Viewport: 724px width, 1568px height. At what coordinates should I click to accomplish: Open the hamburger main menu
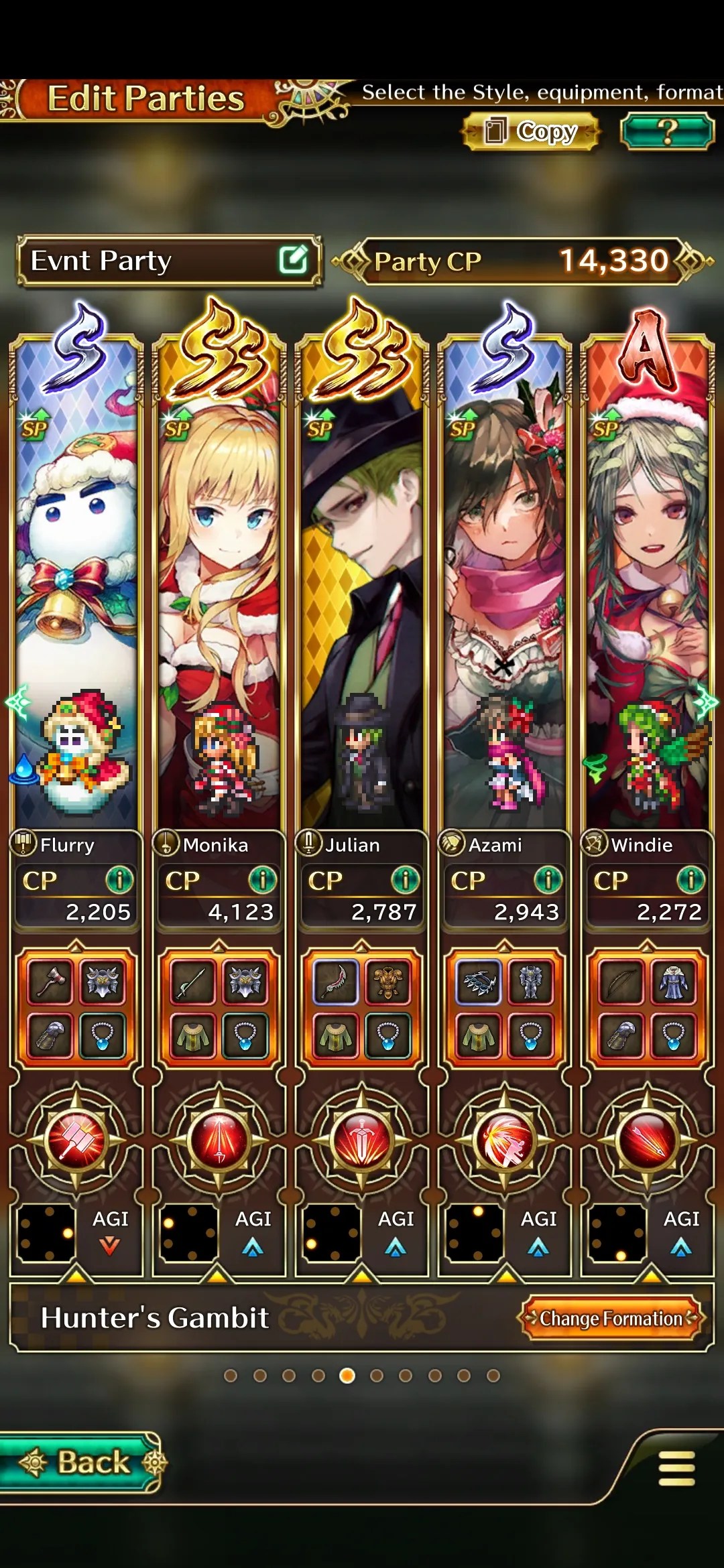click(x=676, y=1469)
